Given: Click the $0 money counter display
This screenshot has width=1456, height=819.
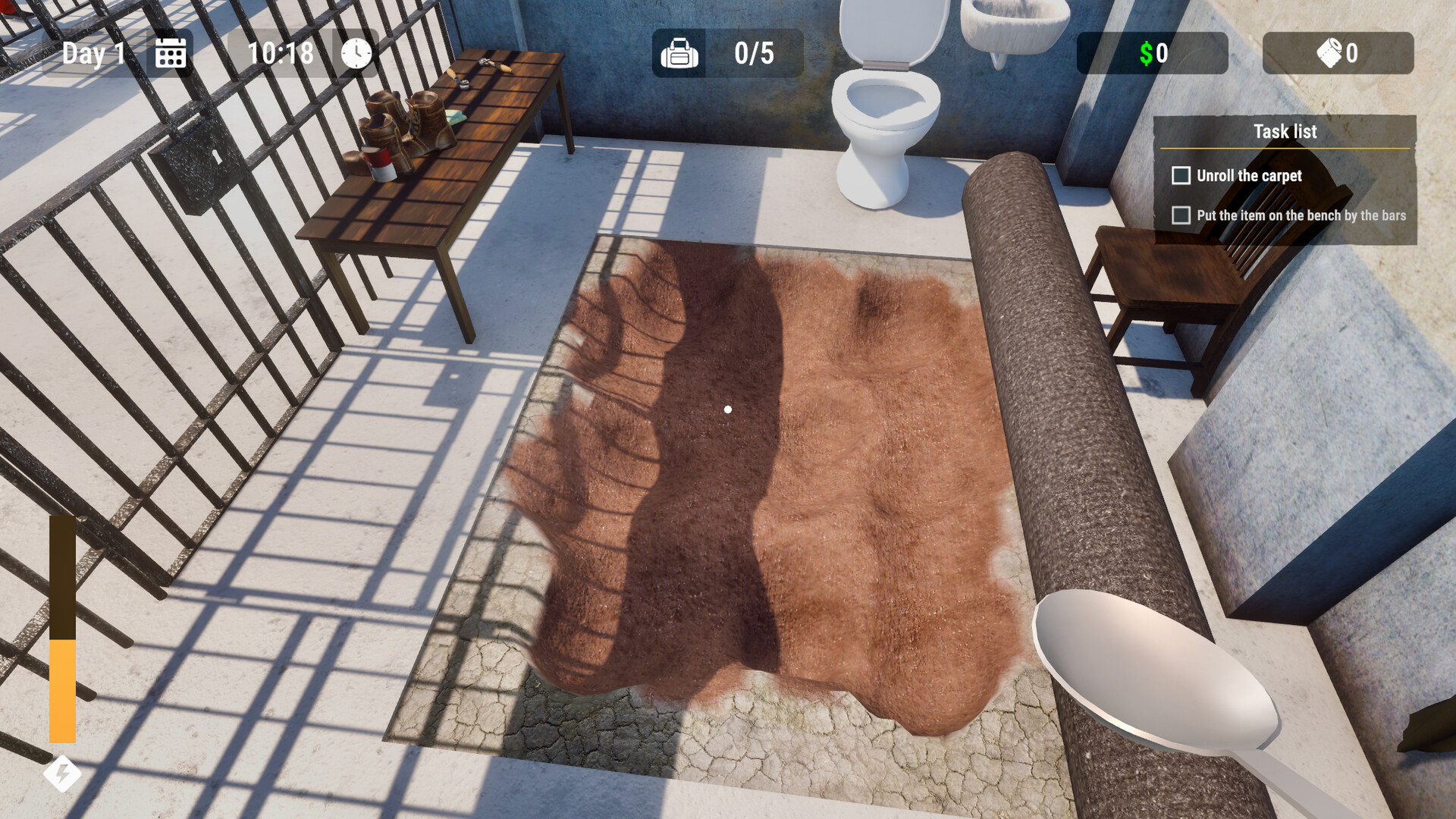Looking at the screenshot, I should pyautogui.click(x=1153, y=53).
